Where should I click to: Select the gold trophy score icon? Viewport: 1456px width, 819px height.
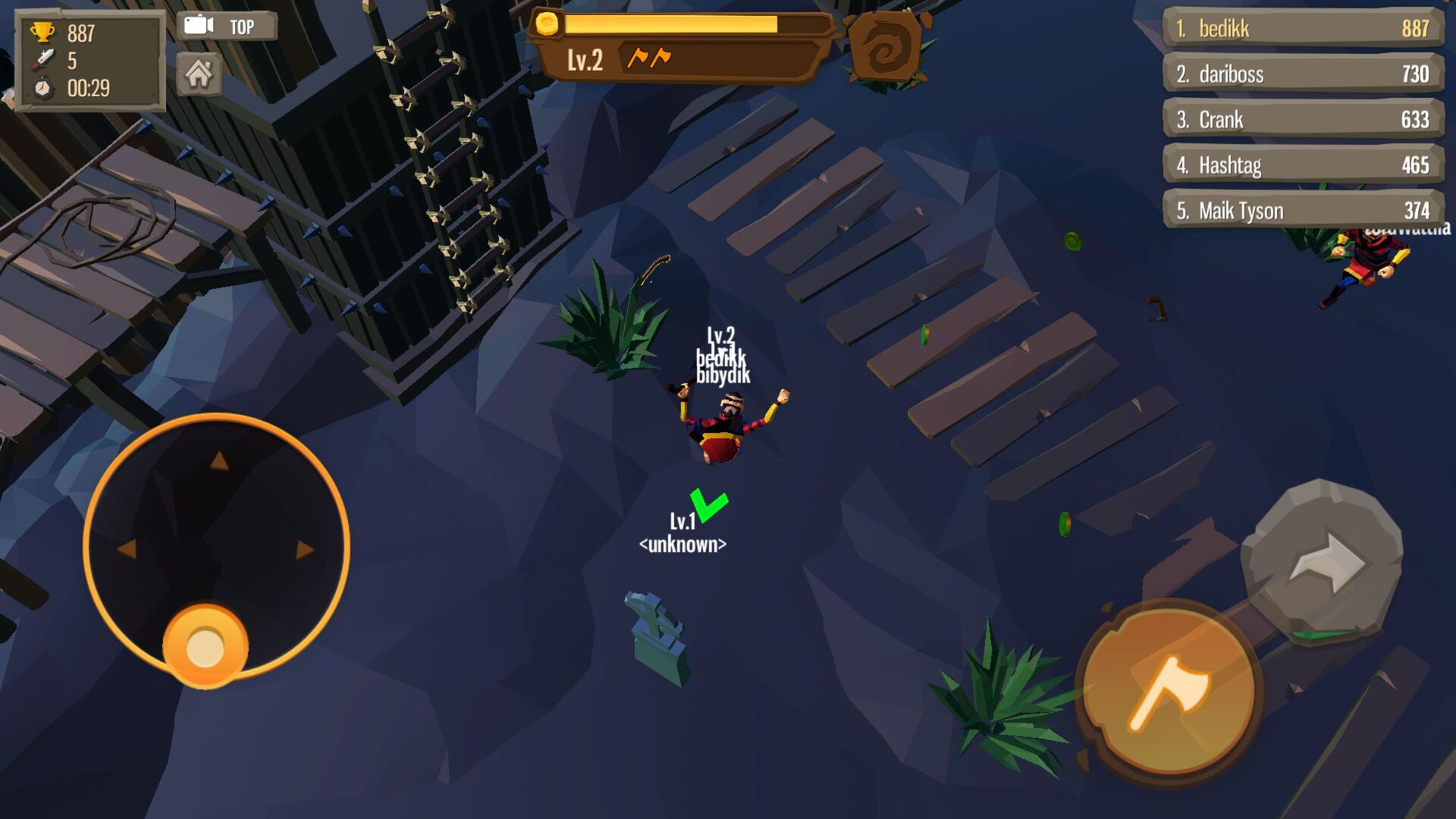click(x=44, y=33)
